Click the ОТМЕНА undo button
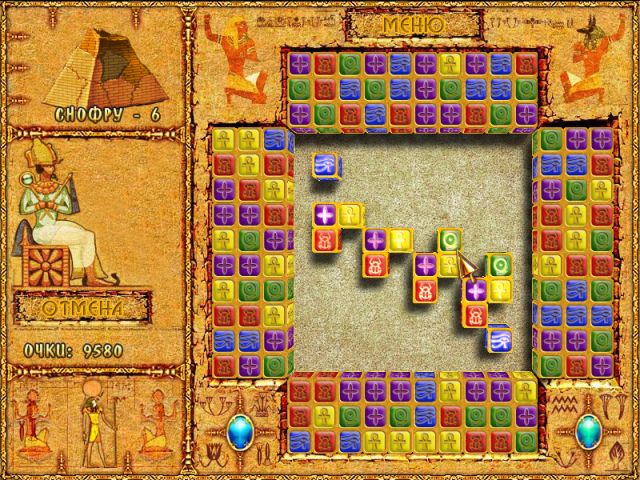 tap(85, 309)
